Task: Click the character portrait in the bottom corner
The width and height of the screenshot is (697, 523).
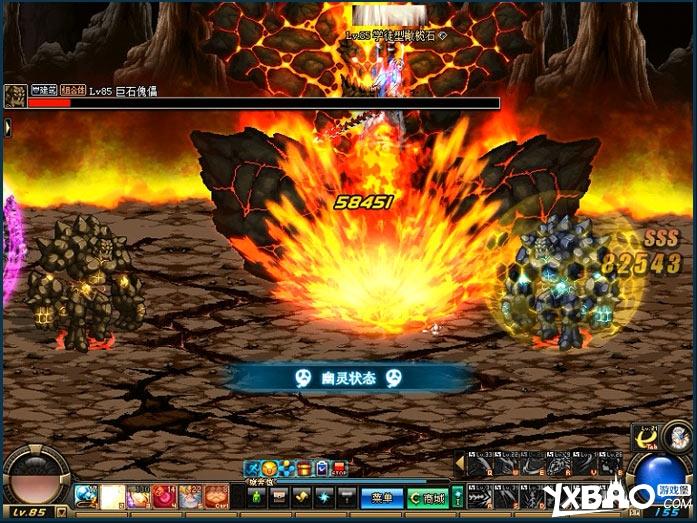Action: tap(678, 437)
